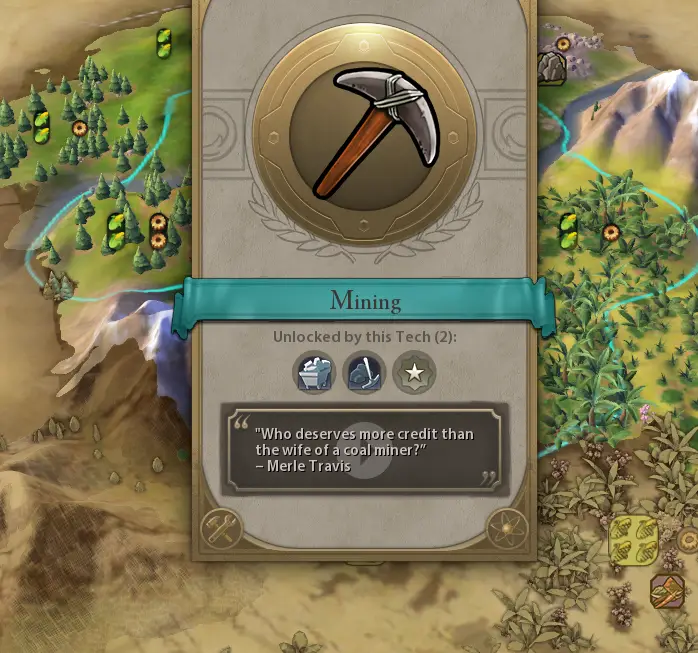698x653 pixels.
Task: Click the crossed hammer and wrench button
Action: (222, 528)
